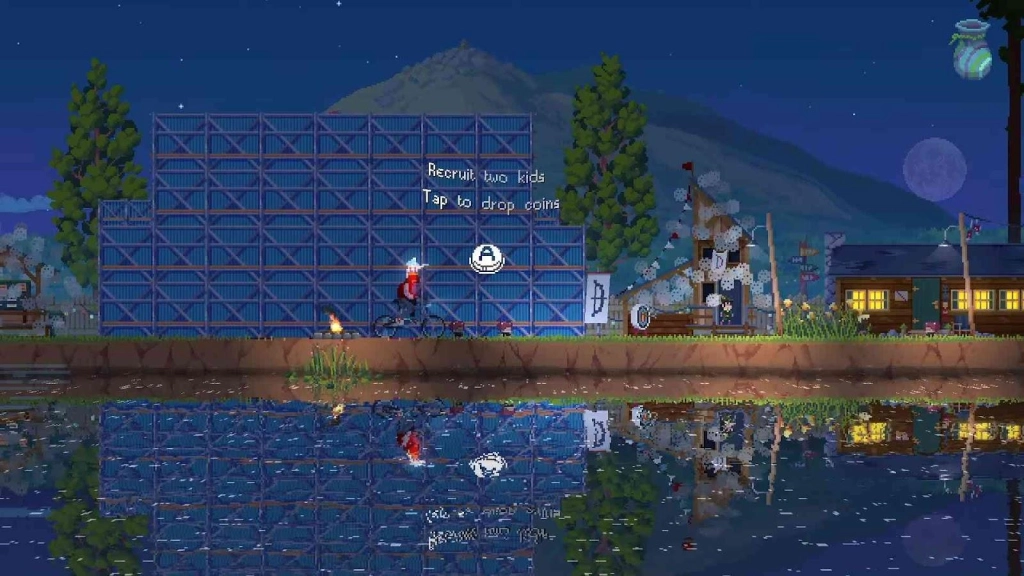The width and height of the screenshot is (1024, 576).
Task: Tap the coin pouch icon
Action: coord(972,51)
